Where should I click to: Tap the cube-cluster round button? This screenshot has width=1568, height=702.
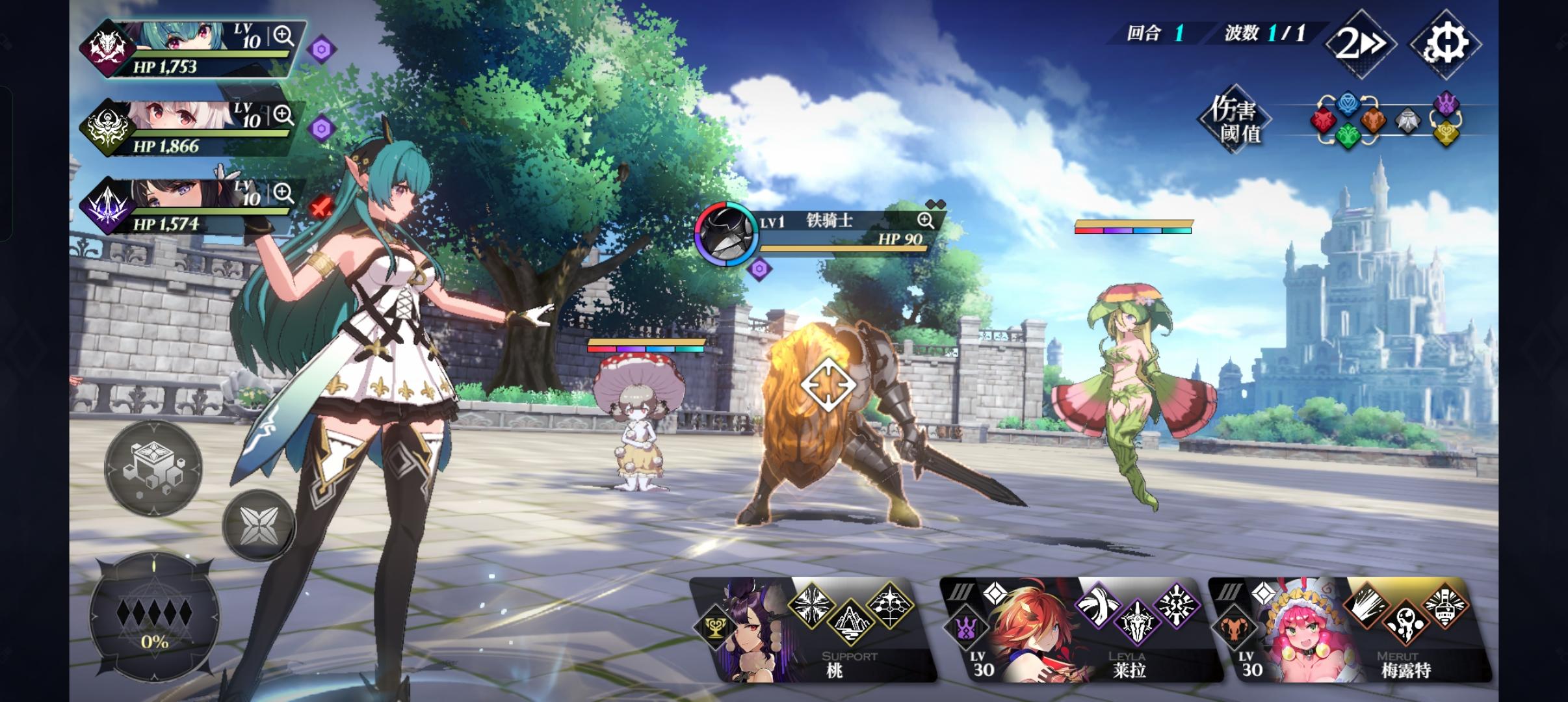click(153, 469)
